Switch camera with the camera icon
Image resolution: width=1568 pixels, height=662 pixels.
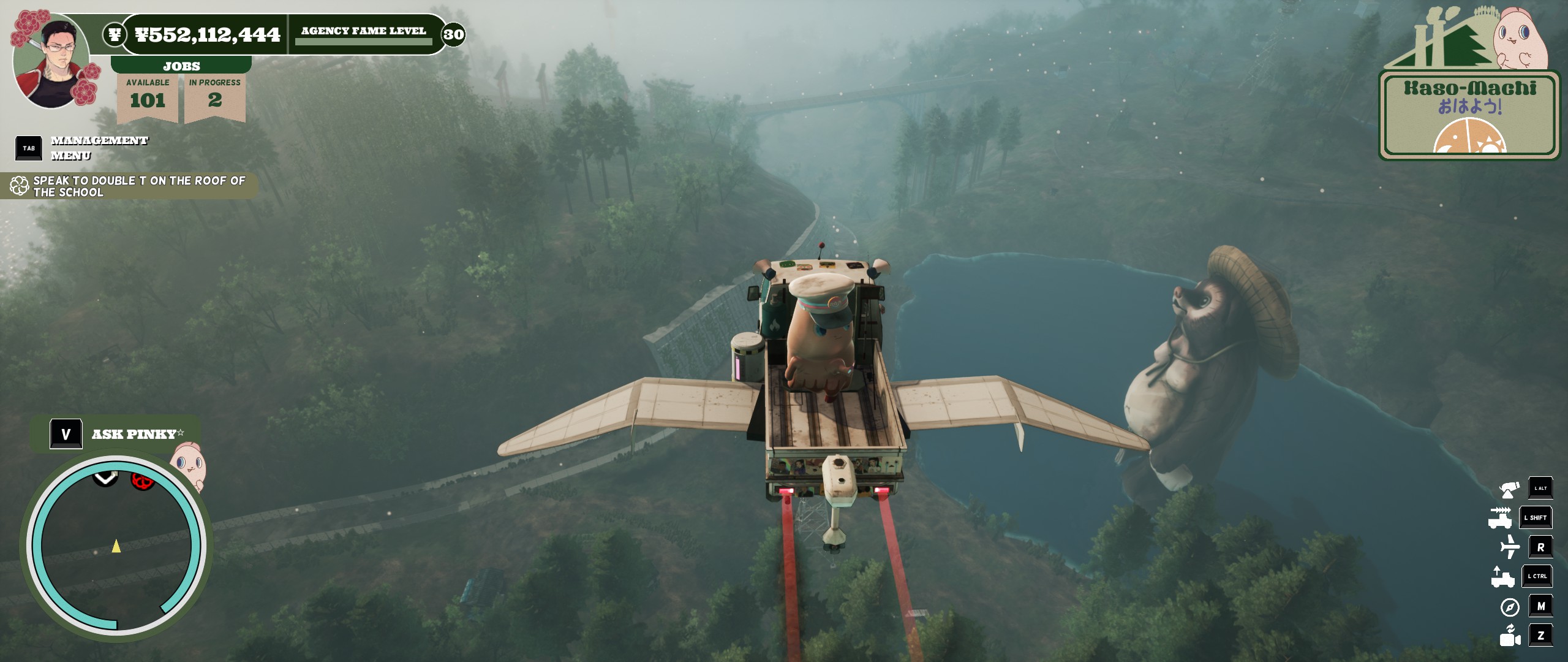[x=1510, y=636]
